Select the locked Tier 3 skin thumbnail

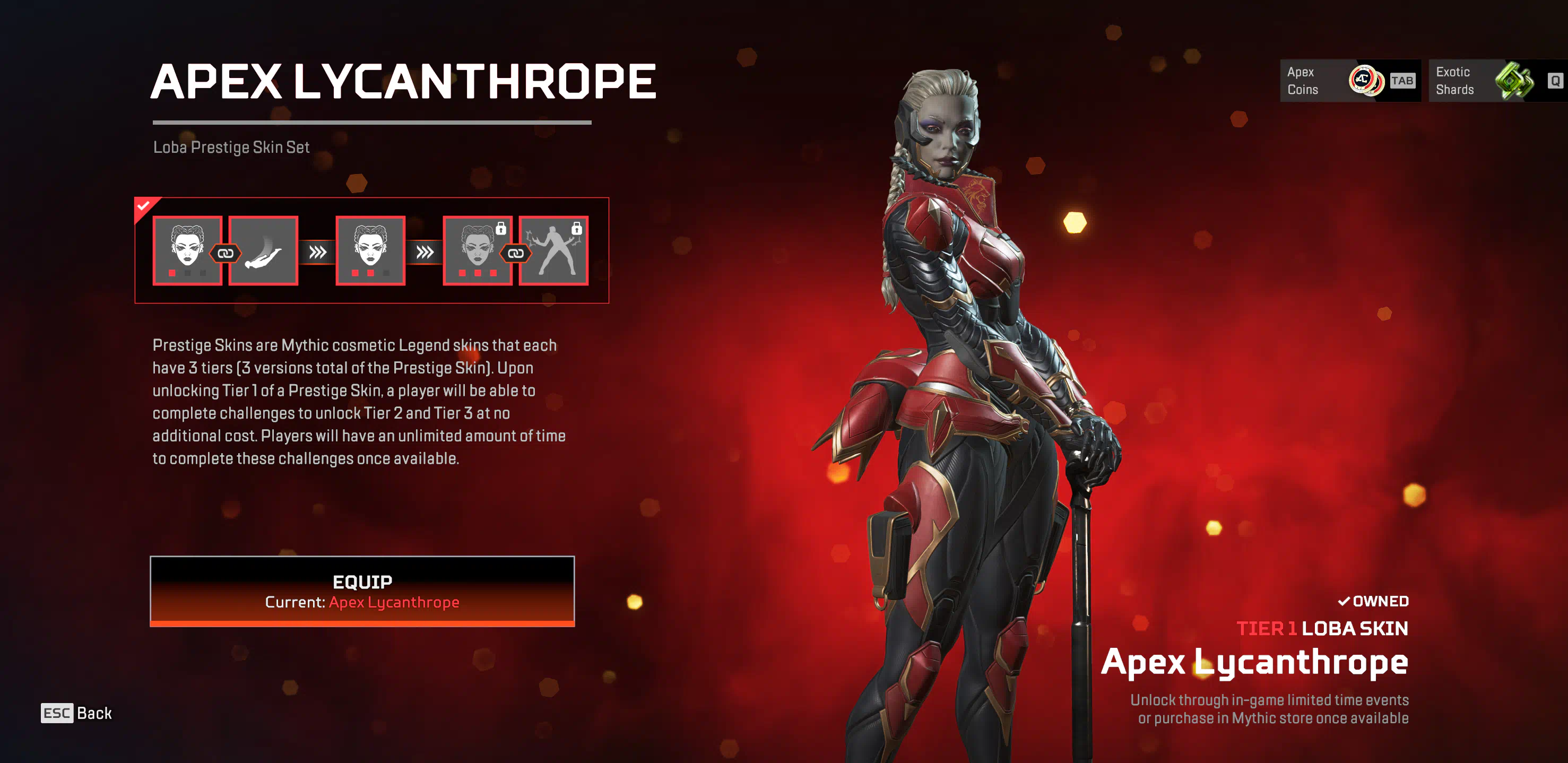tap(477, 250)
